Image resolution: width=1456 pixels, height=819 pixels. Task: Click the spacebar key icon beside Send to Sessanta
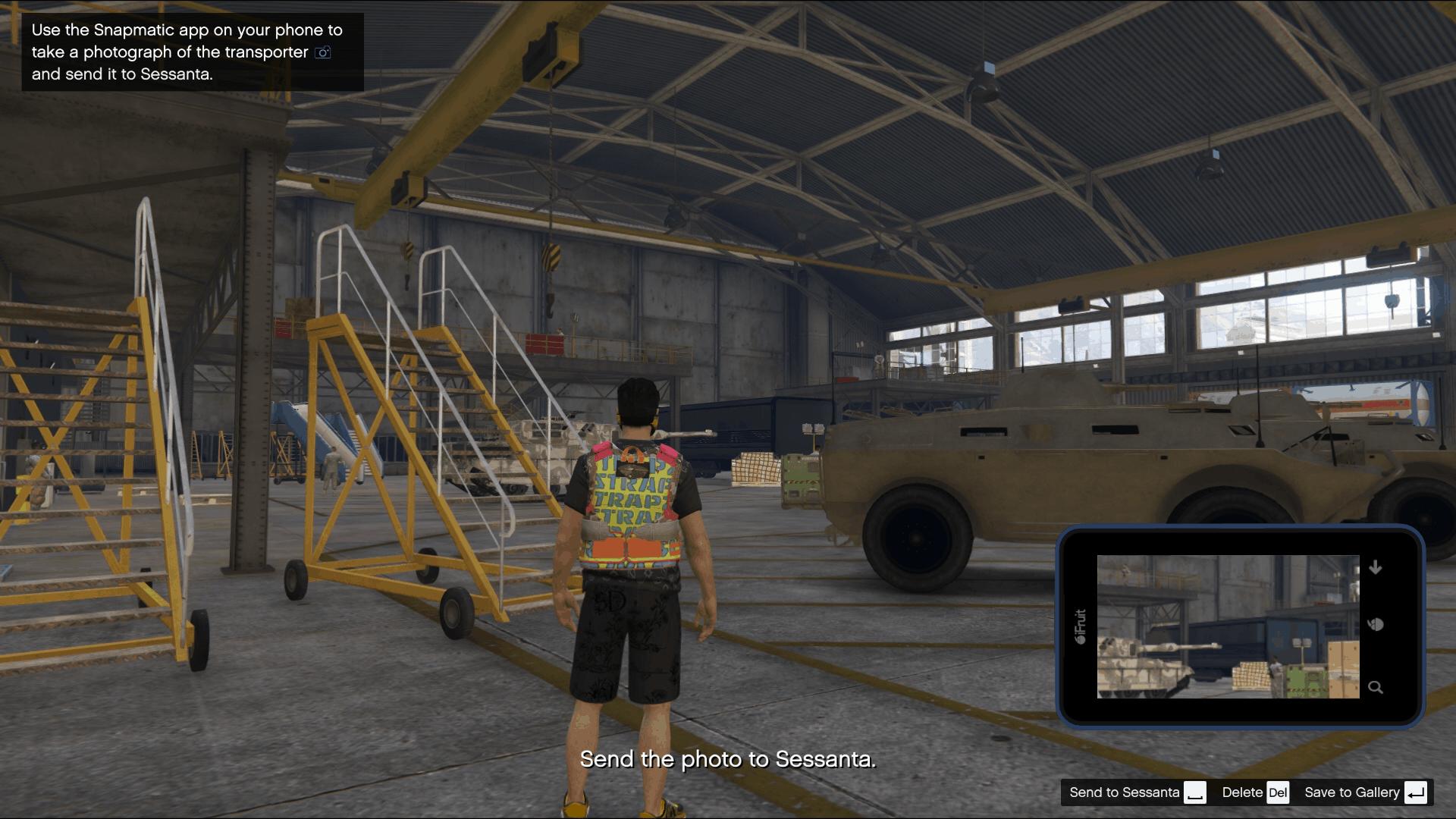pos(1195,792)
